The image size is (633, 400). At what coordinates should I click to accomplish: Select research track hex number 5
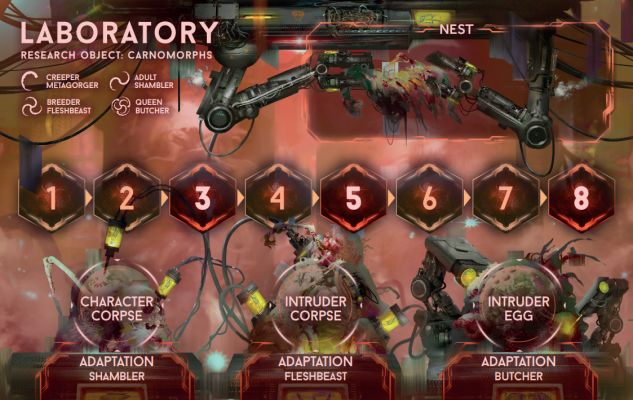(353, 197)
